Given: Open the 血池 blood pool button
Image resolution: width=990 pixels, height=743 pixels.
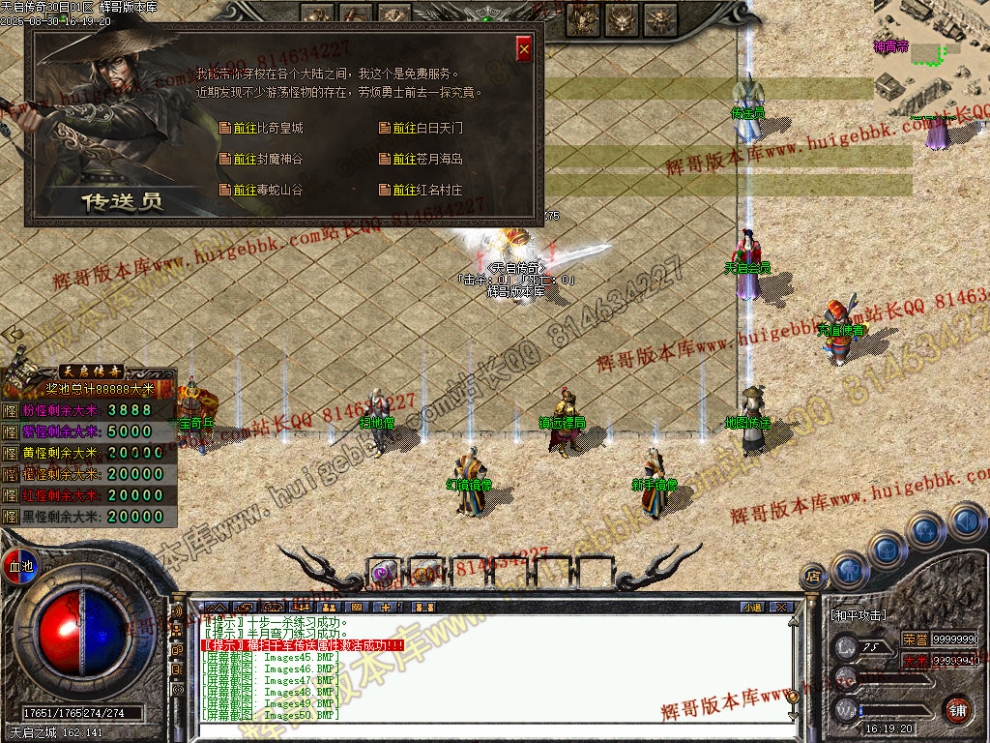Looking at the screenshot, I should pyautogui.click(x=17, y=565).
